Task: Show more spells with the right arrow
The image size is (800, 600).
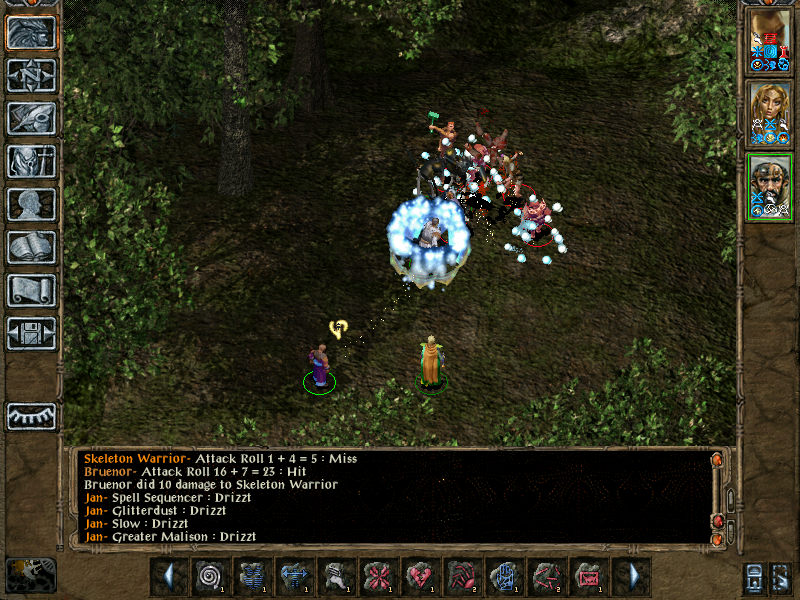Action: (x=632, y=576)
